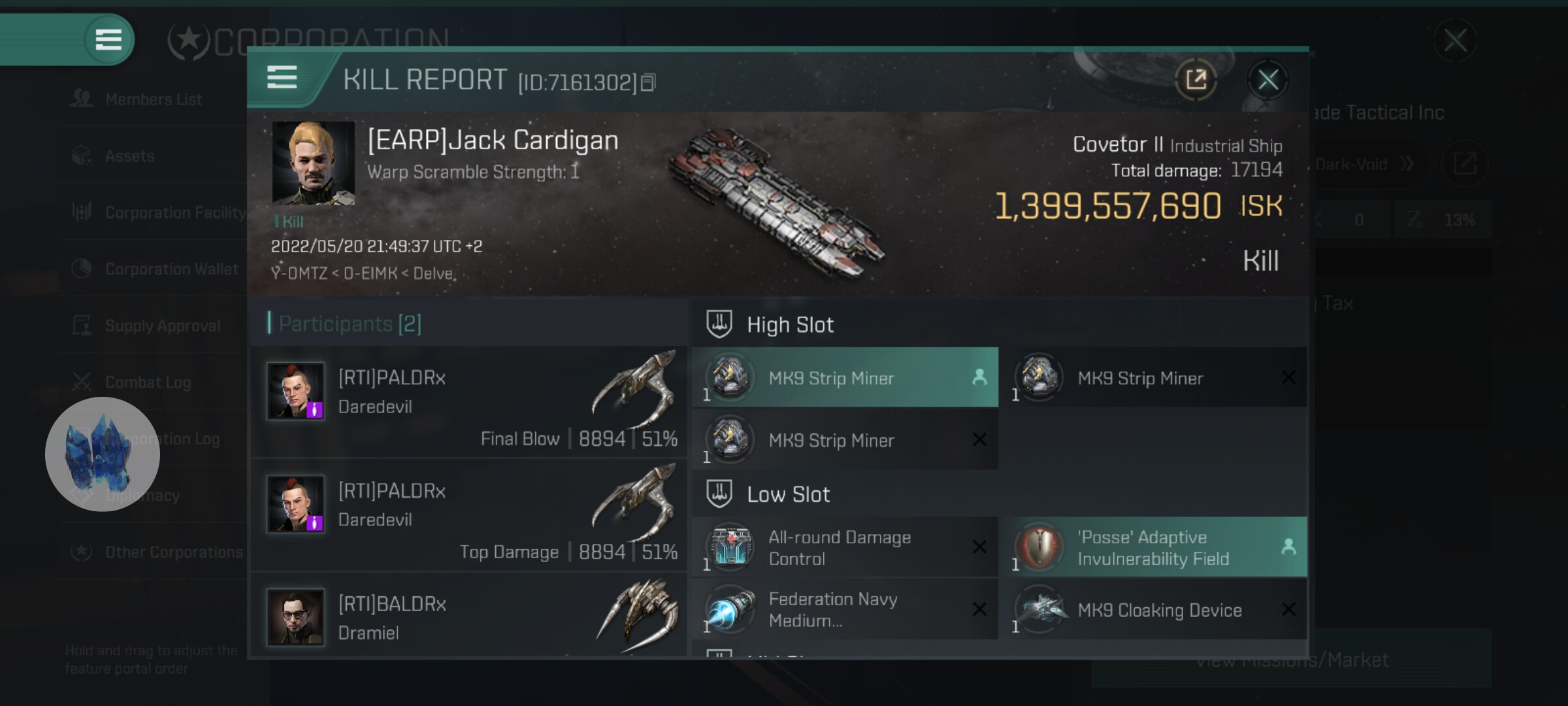Select the Federation Navy Medium module
1568x706 pixels.
tap(844, 610)
